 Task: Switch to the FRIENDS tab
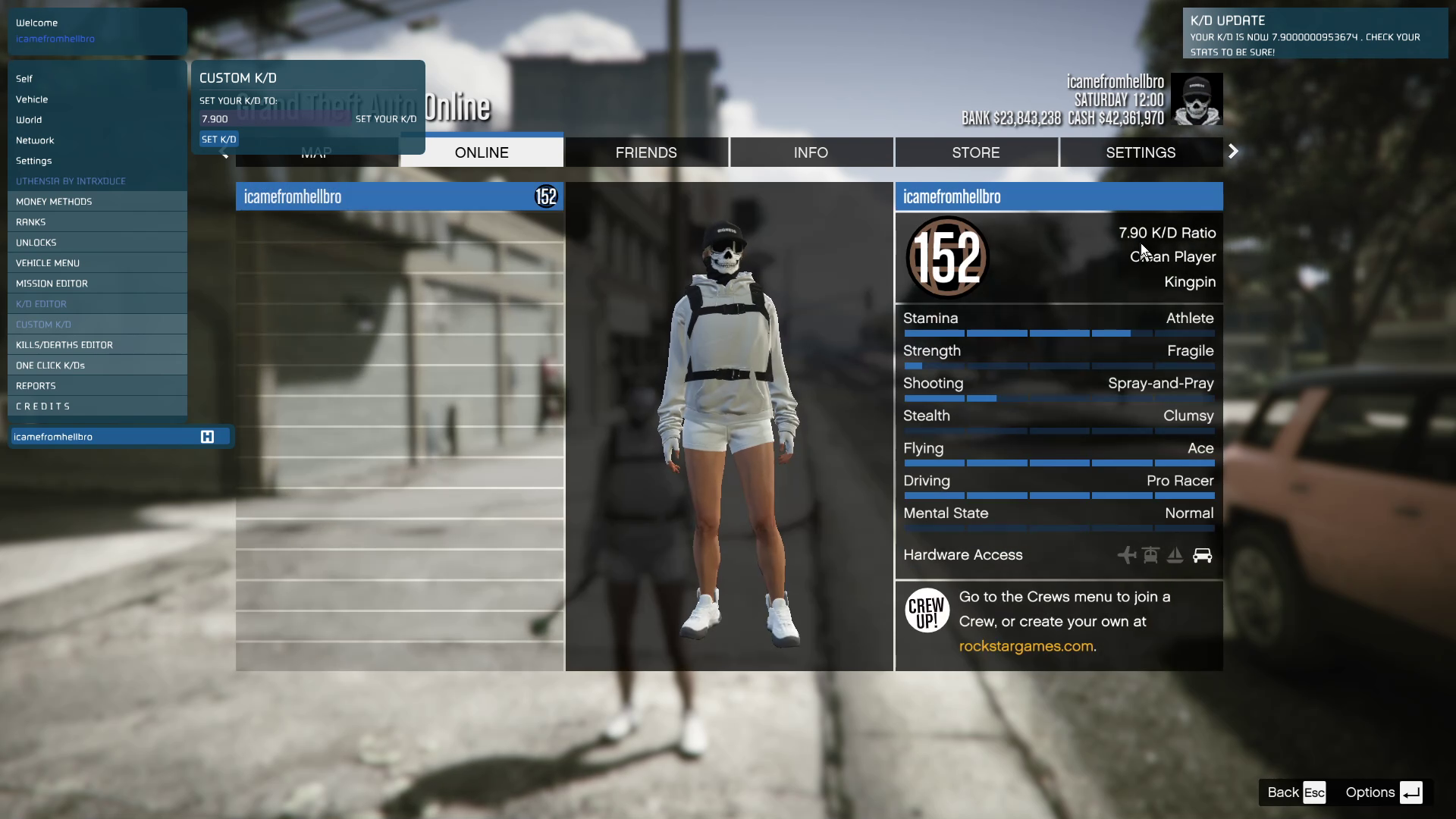[x=646, y=152]
